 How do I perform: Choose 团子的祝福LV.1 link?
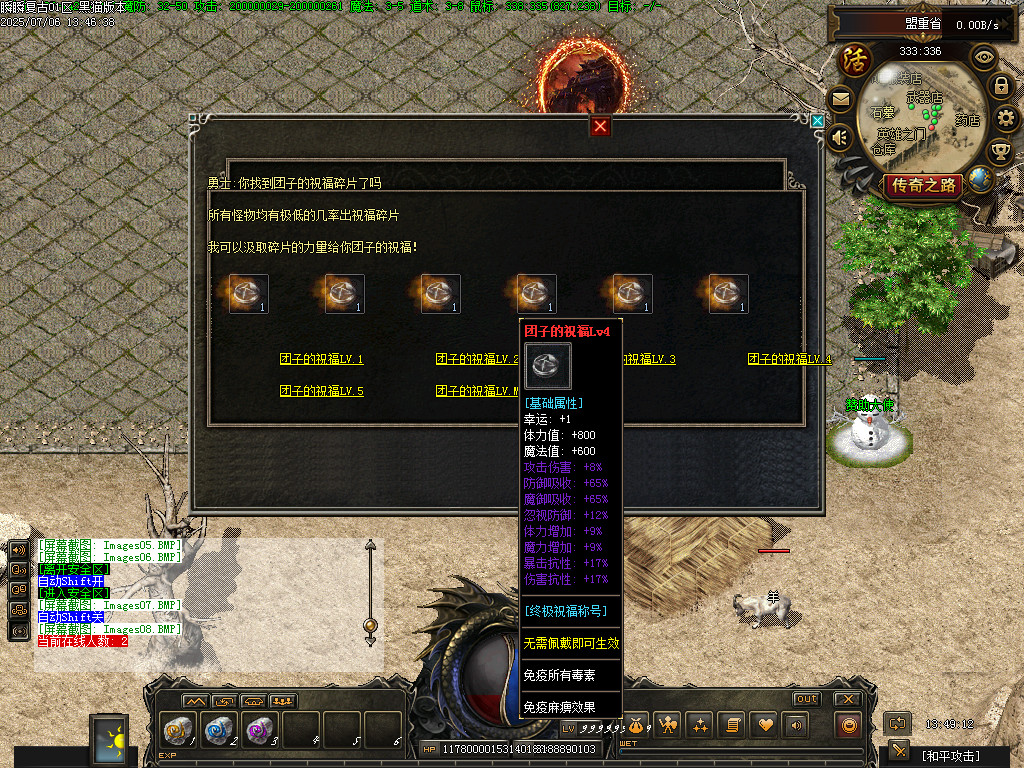point(321,360)
